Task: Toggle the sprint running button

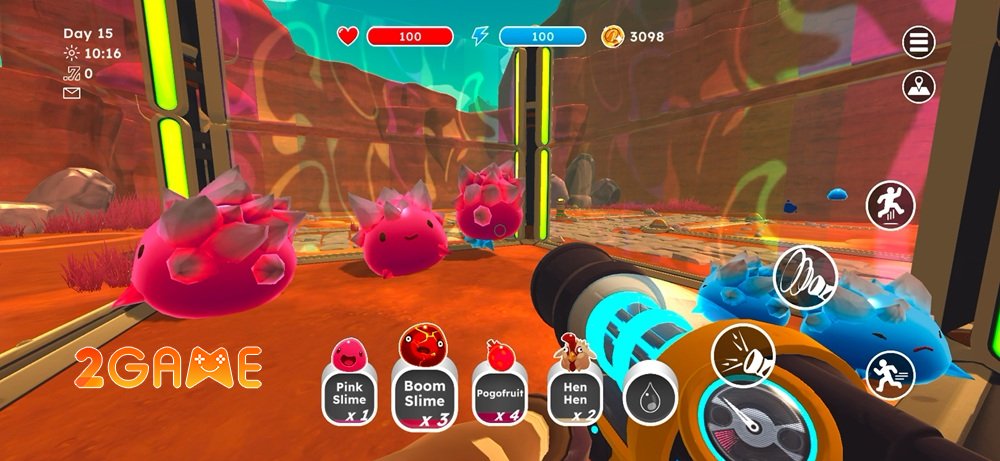Action: point(889,375)
